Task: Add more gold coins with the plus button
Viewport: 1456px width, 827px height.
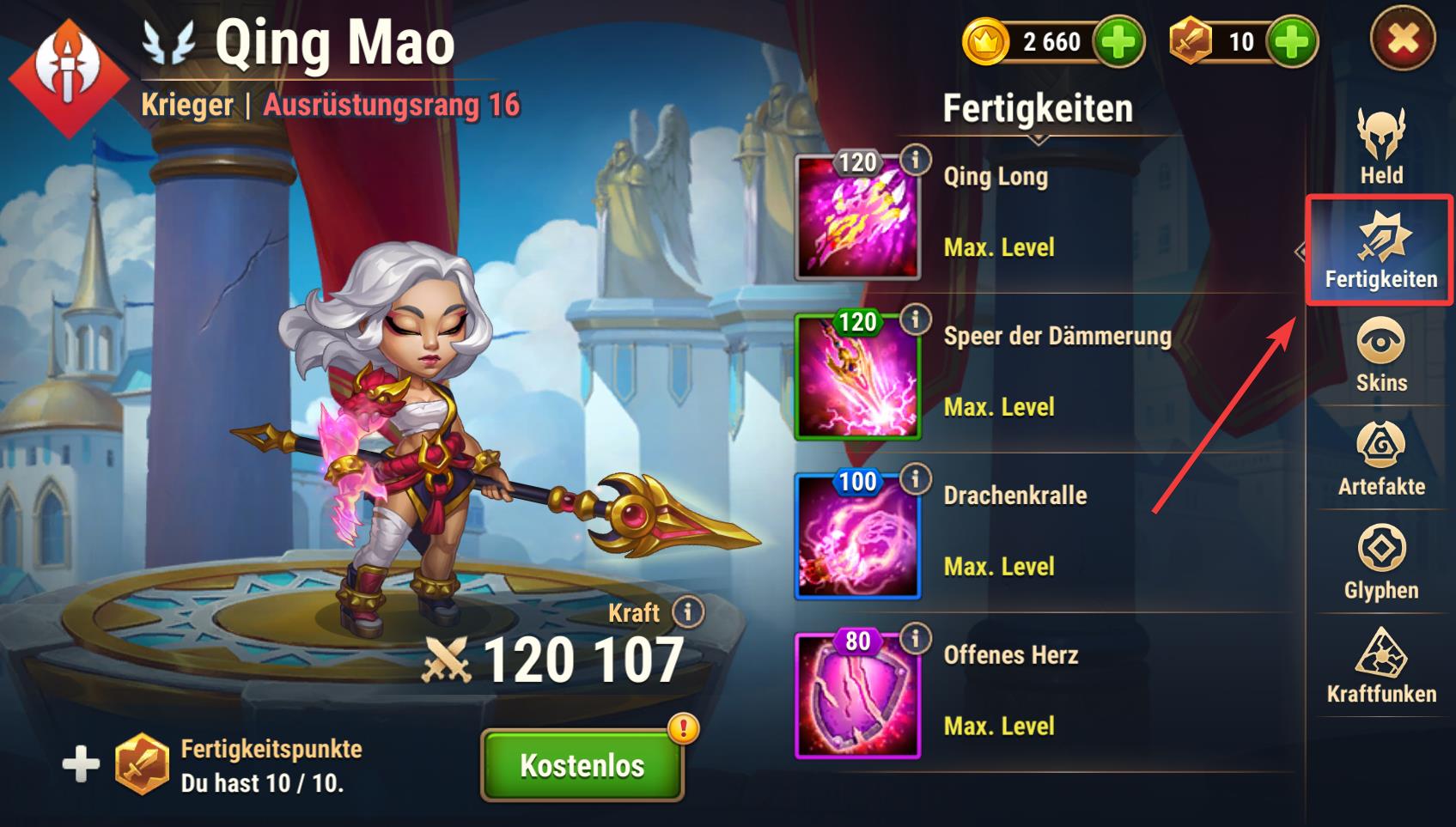Action: pyautogui.click(x=1118, y=41)
